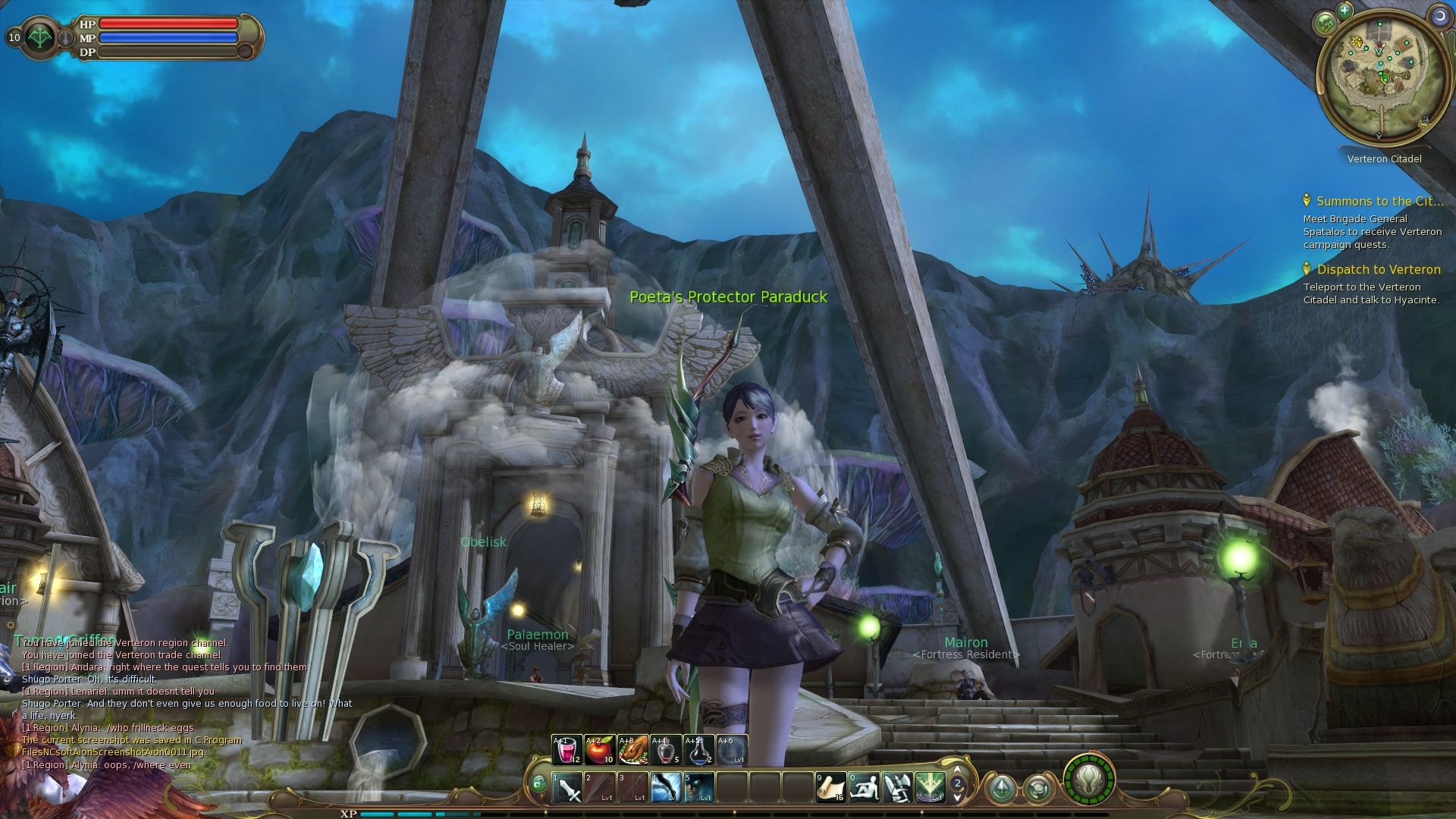This screenshot has width=1456, height=819.
Task: Activate the green glowing arrows skill
Action: (930, 788)
